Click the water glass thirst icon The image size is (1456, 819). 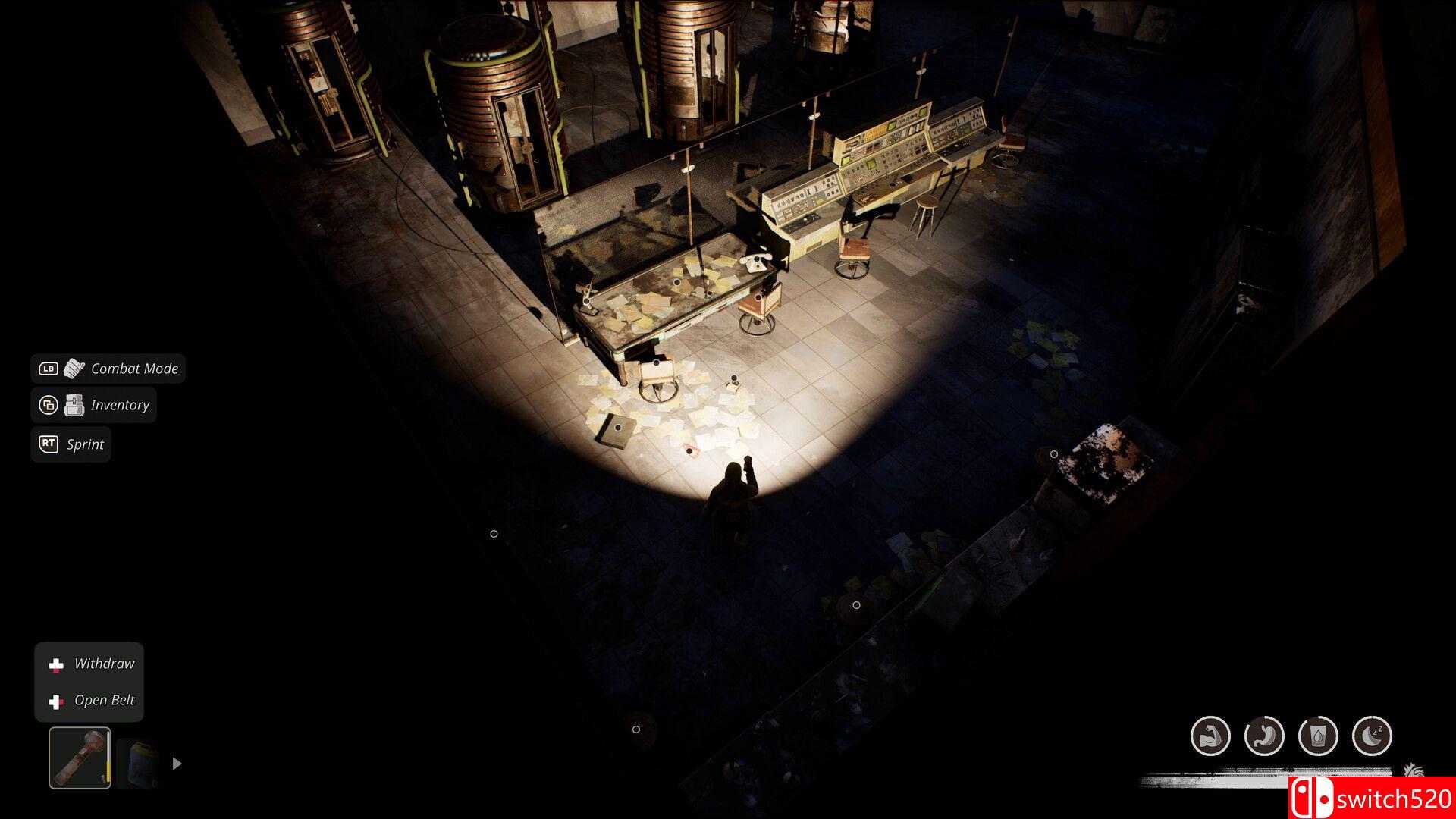click(1318, 736)
